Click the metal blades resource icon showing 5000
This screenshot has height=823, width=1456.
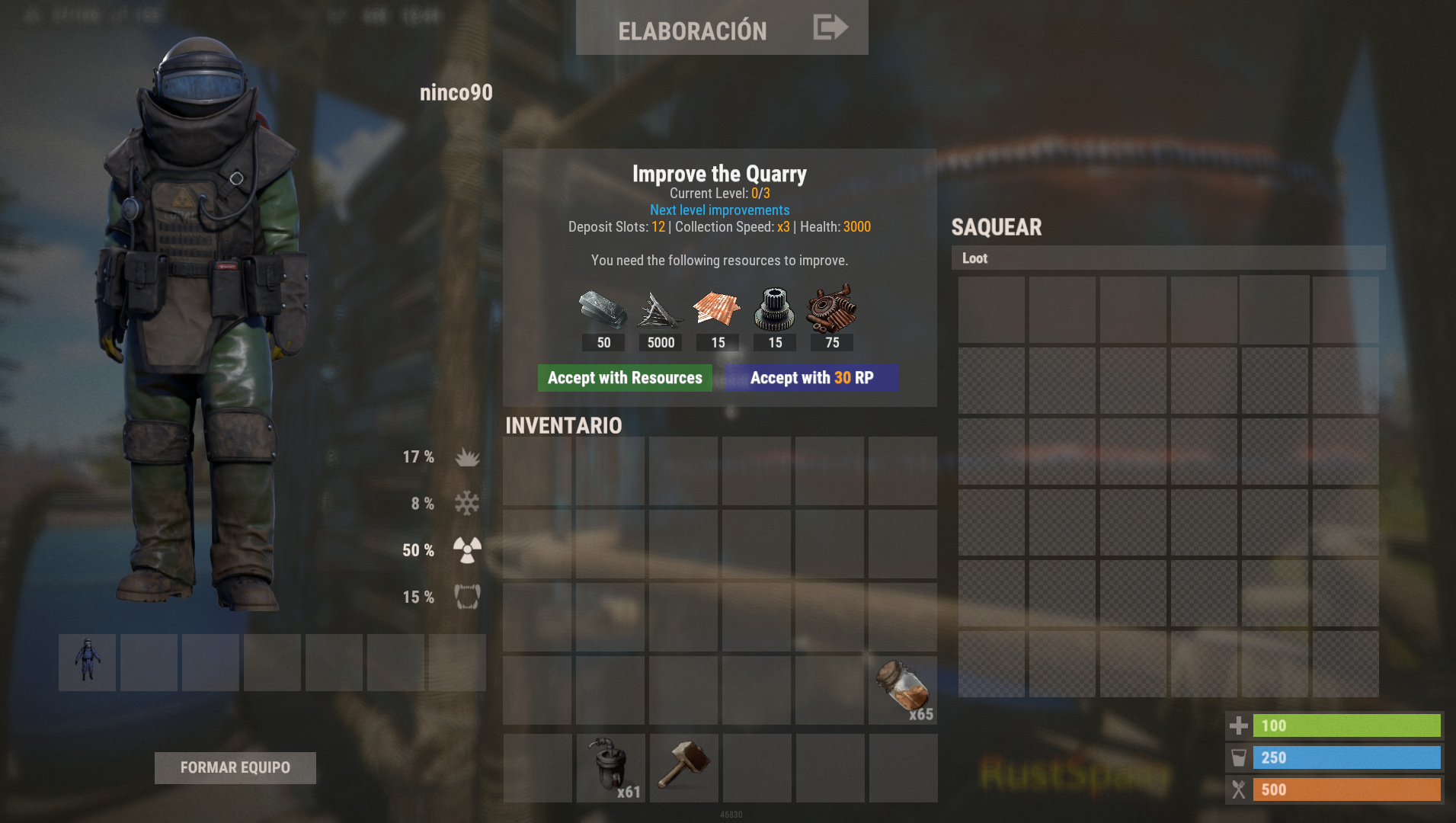(x=660, y=310)
